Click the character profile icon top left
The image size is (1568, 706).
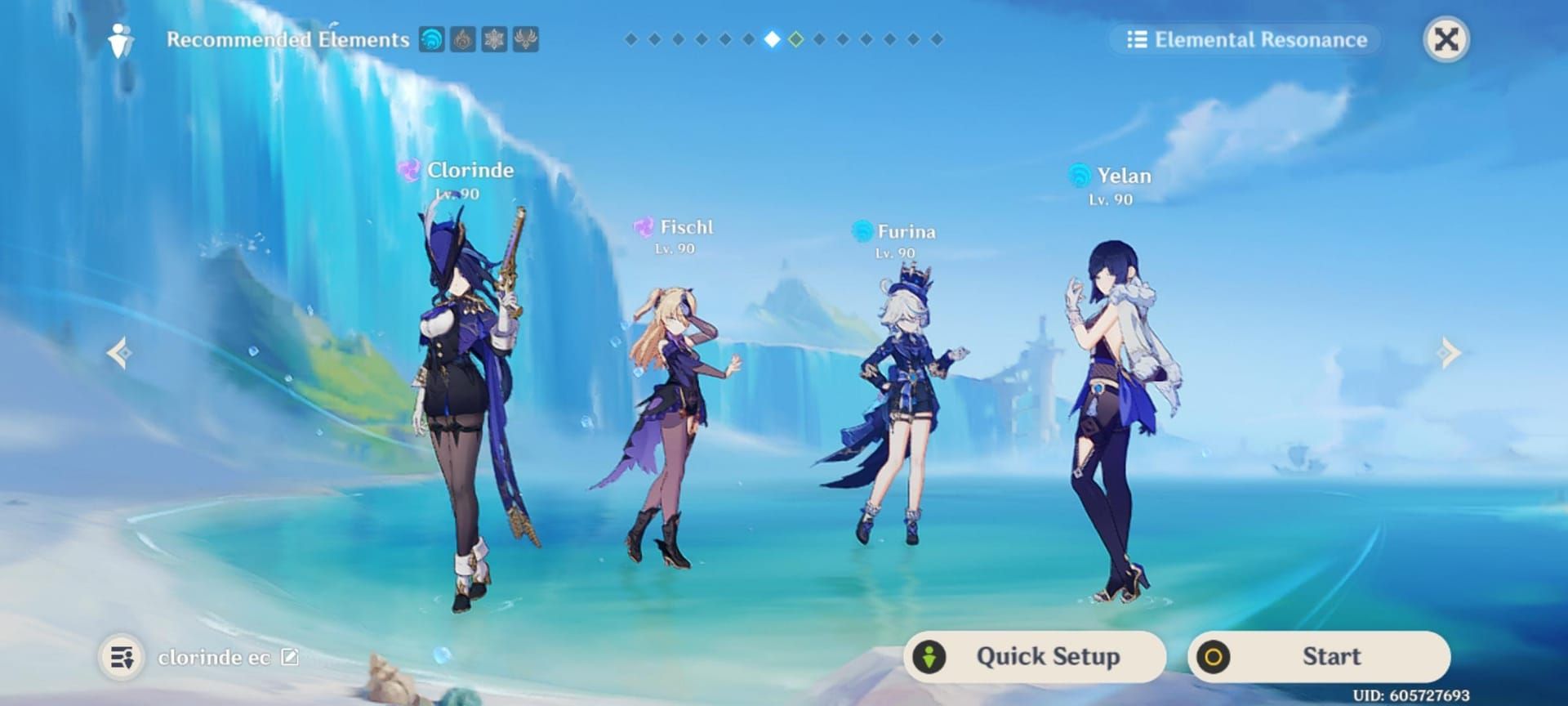point(121,39)
